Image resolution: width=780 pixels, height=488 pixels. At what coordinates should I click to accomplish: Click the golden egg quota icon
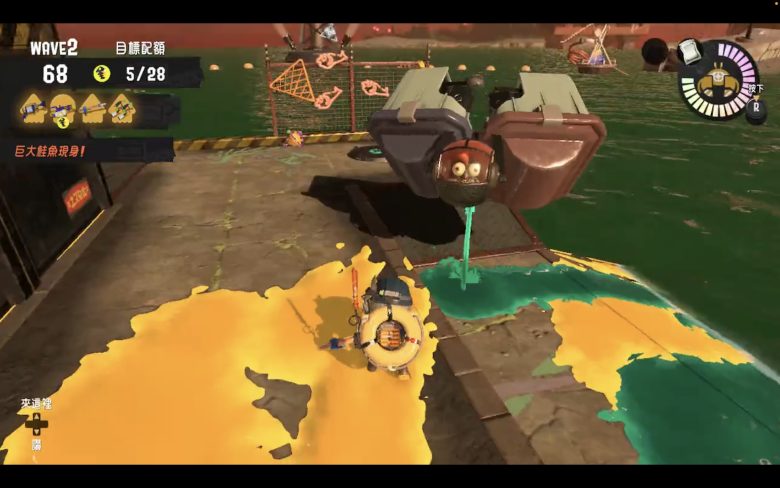point(101,73)
